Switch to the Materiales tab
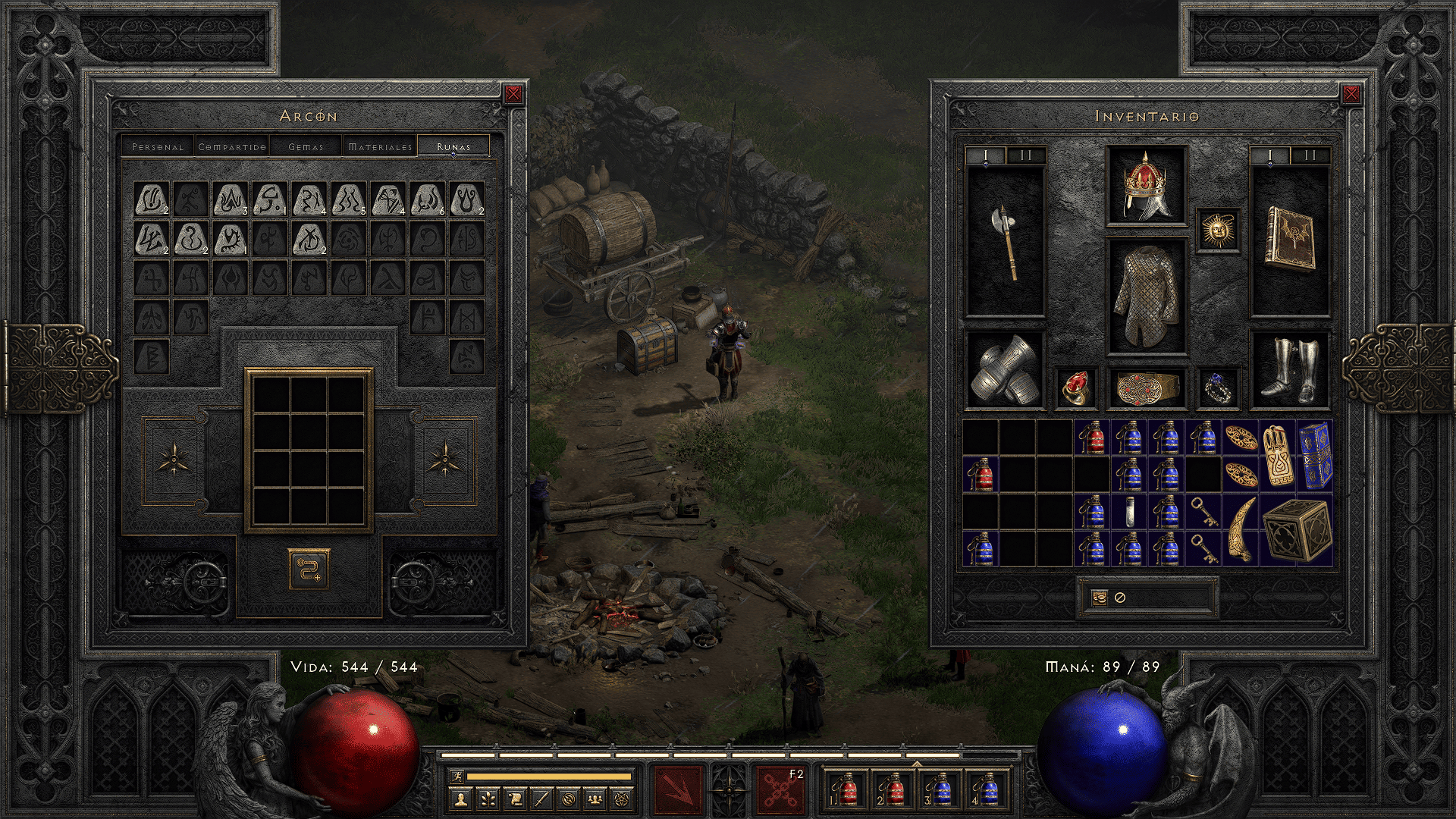1456x819 pixels. (x=380, y=146)
